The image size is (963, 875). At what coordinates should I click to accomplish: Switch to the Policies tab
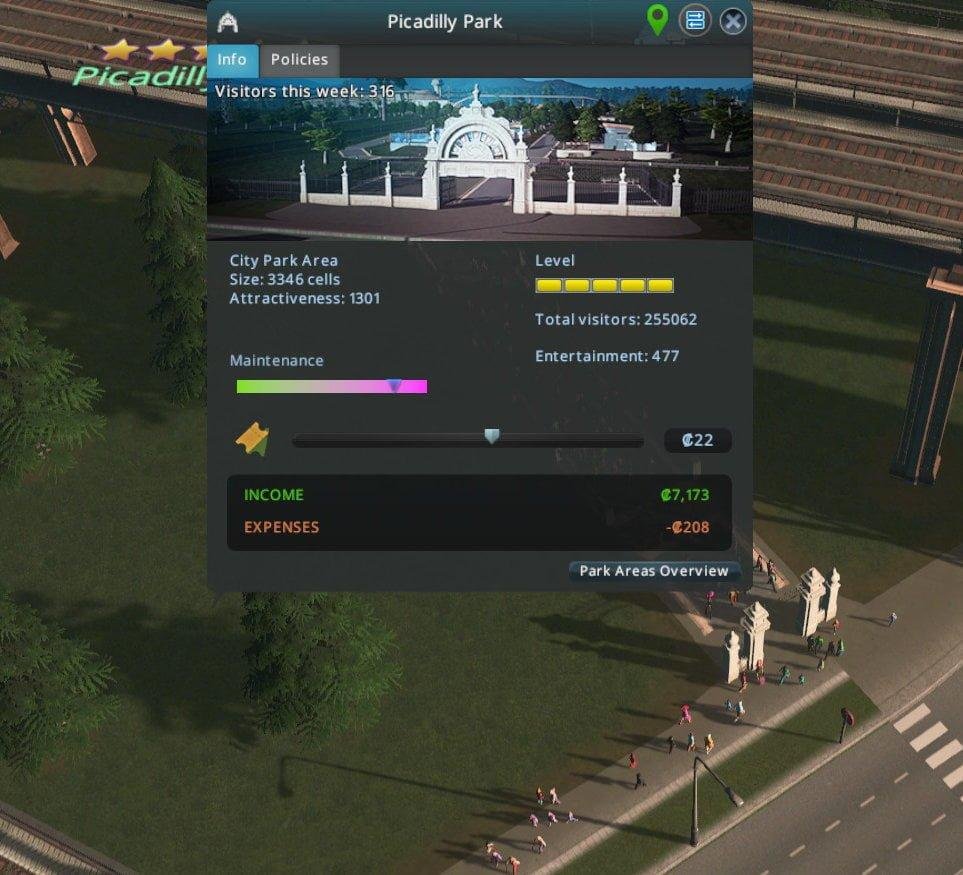[x=299, y=60]
